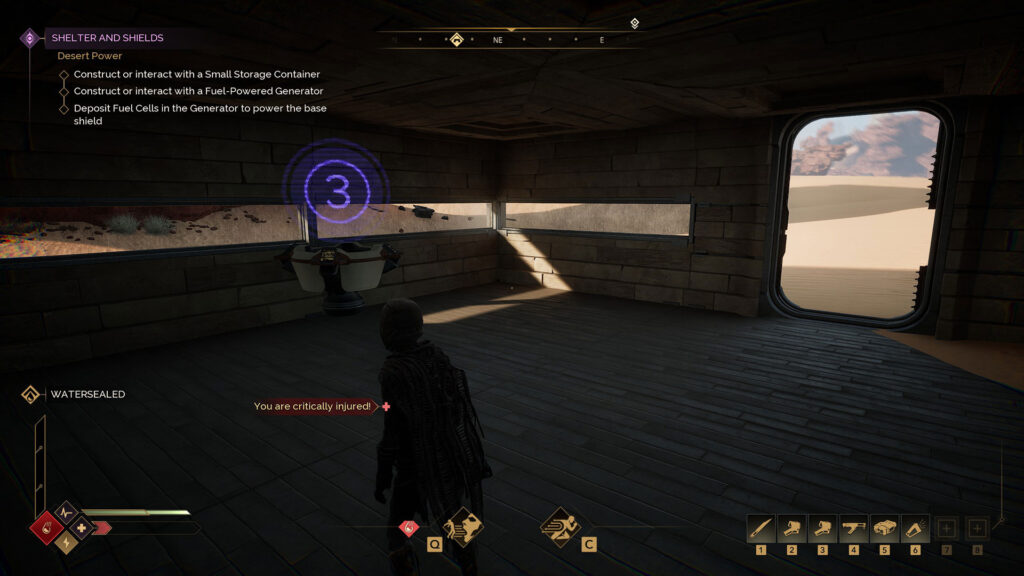Click the compass bar's diamond marker

click(x=456, y=40)
